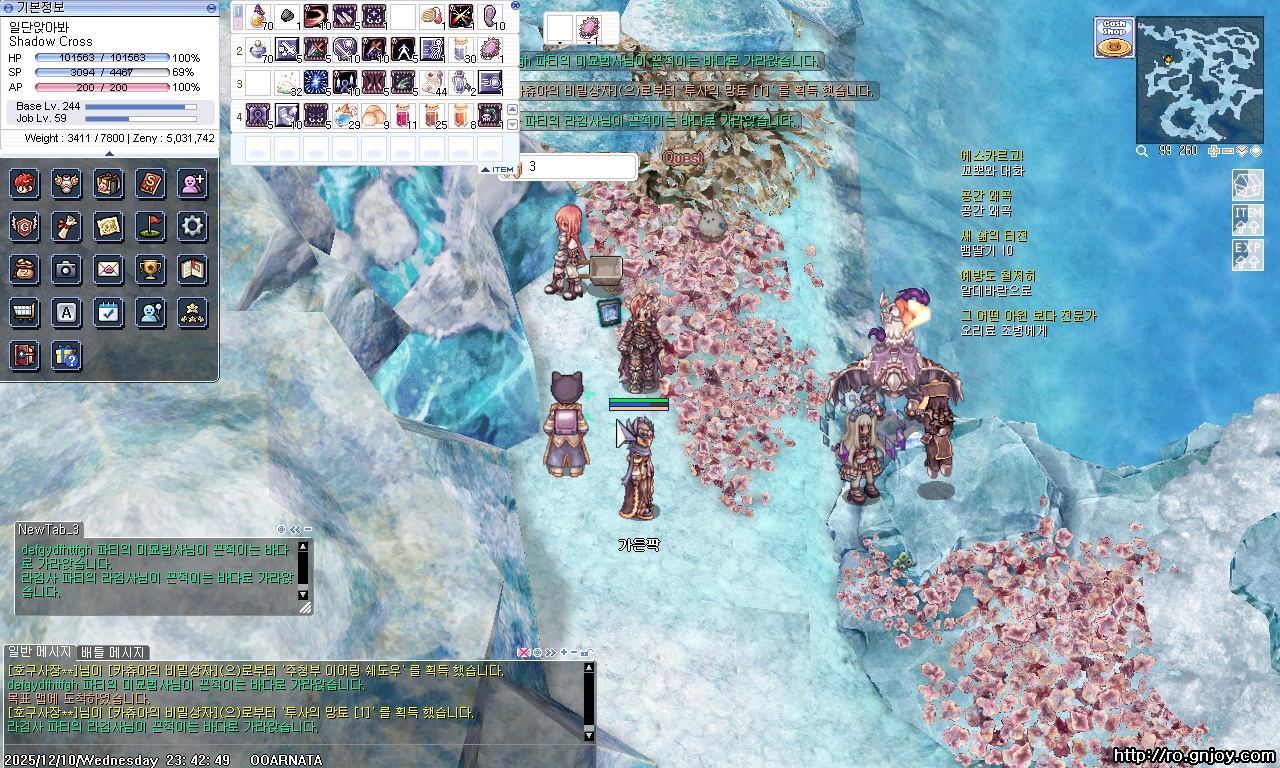Open the calendar check icon

pos(108,312)
